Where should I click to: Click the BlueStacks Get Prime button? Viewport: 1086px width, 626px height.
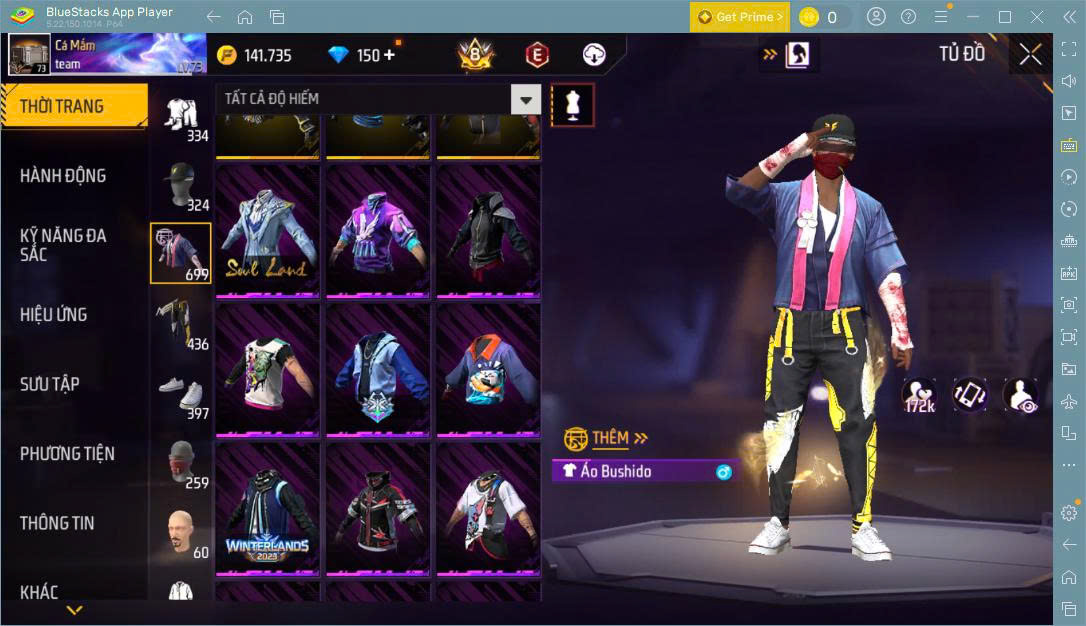coord(740,17)
